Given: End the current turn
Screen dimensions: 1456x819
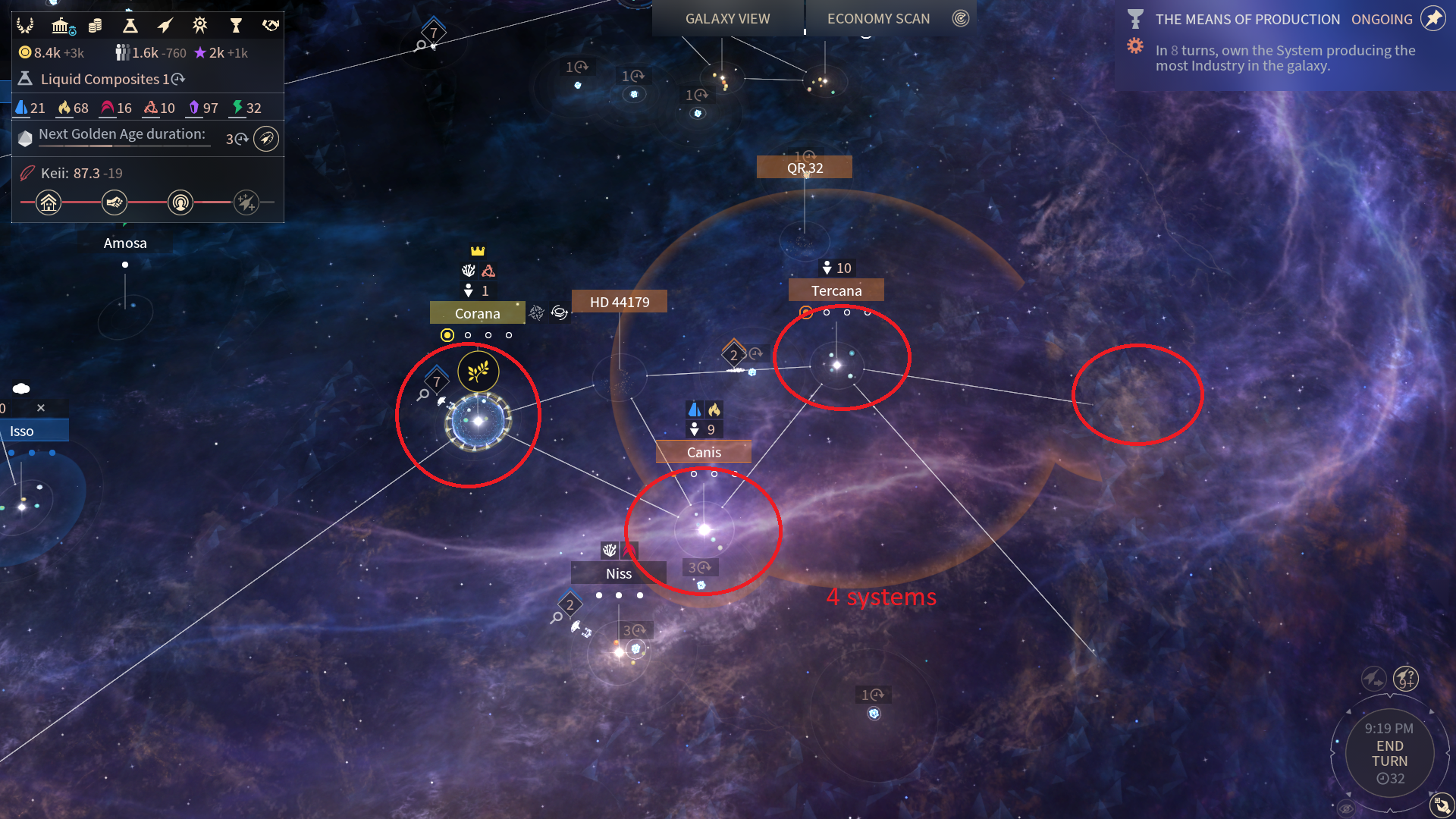Looking at the screenshot, I should (x=1389, y=754).
